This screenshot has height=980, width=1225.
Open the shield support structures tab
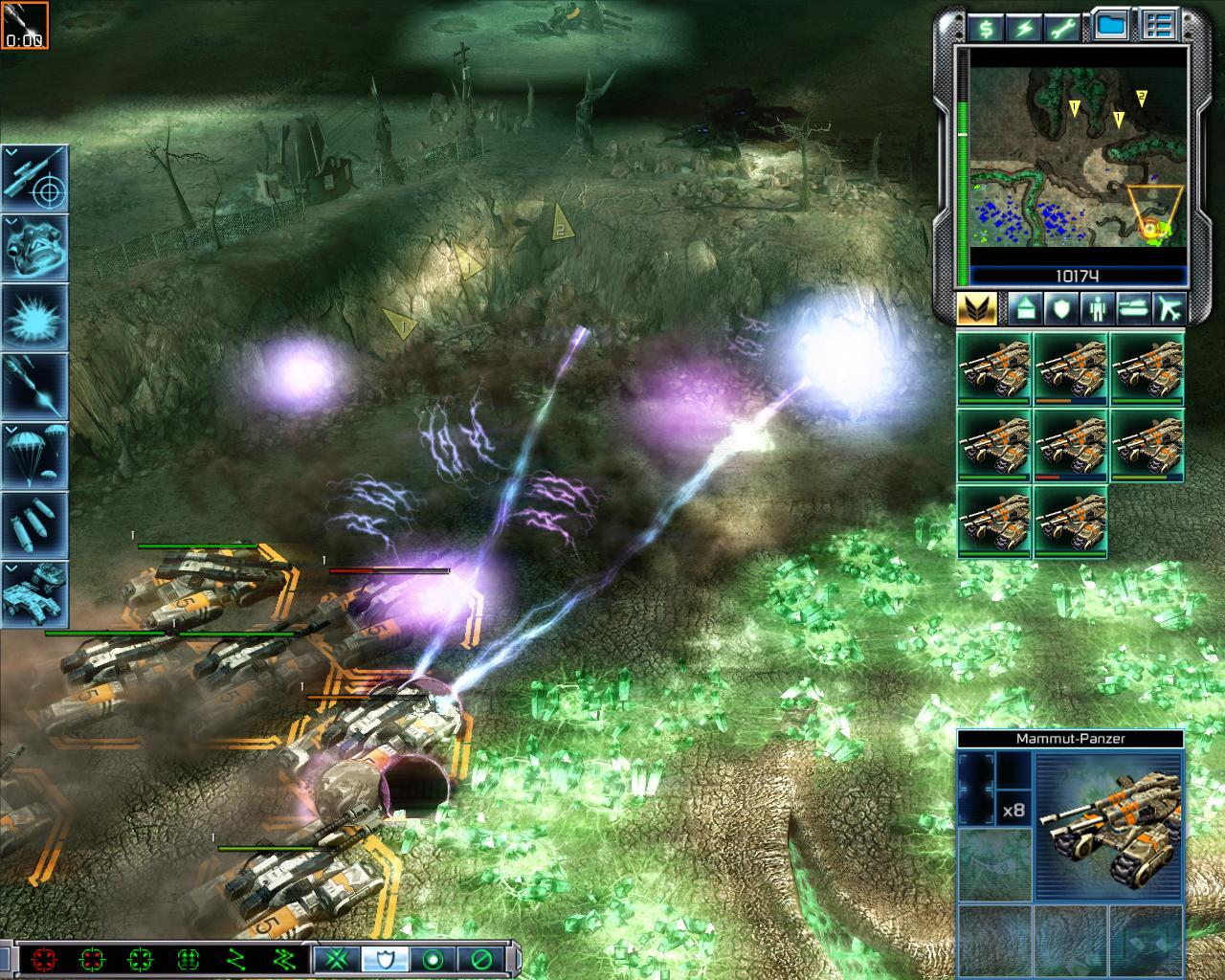pyautogui.click(x=1060, y=308)
